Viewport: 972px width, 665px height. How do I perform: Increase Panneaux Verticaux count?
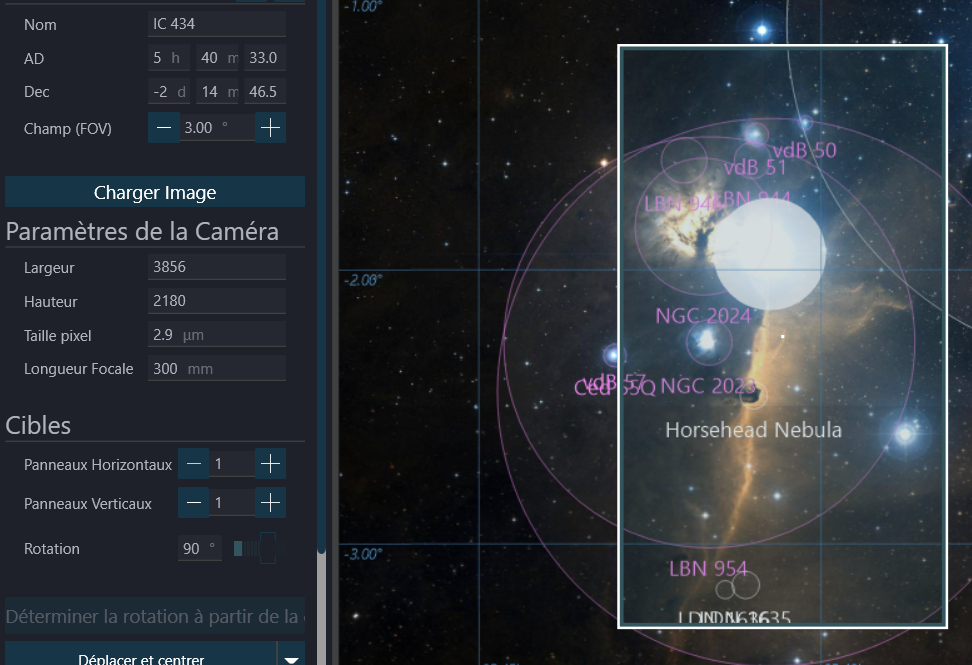click(x=271, y=503)
